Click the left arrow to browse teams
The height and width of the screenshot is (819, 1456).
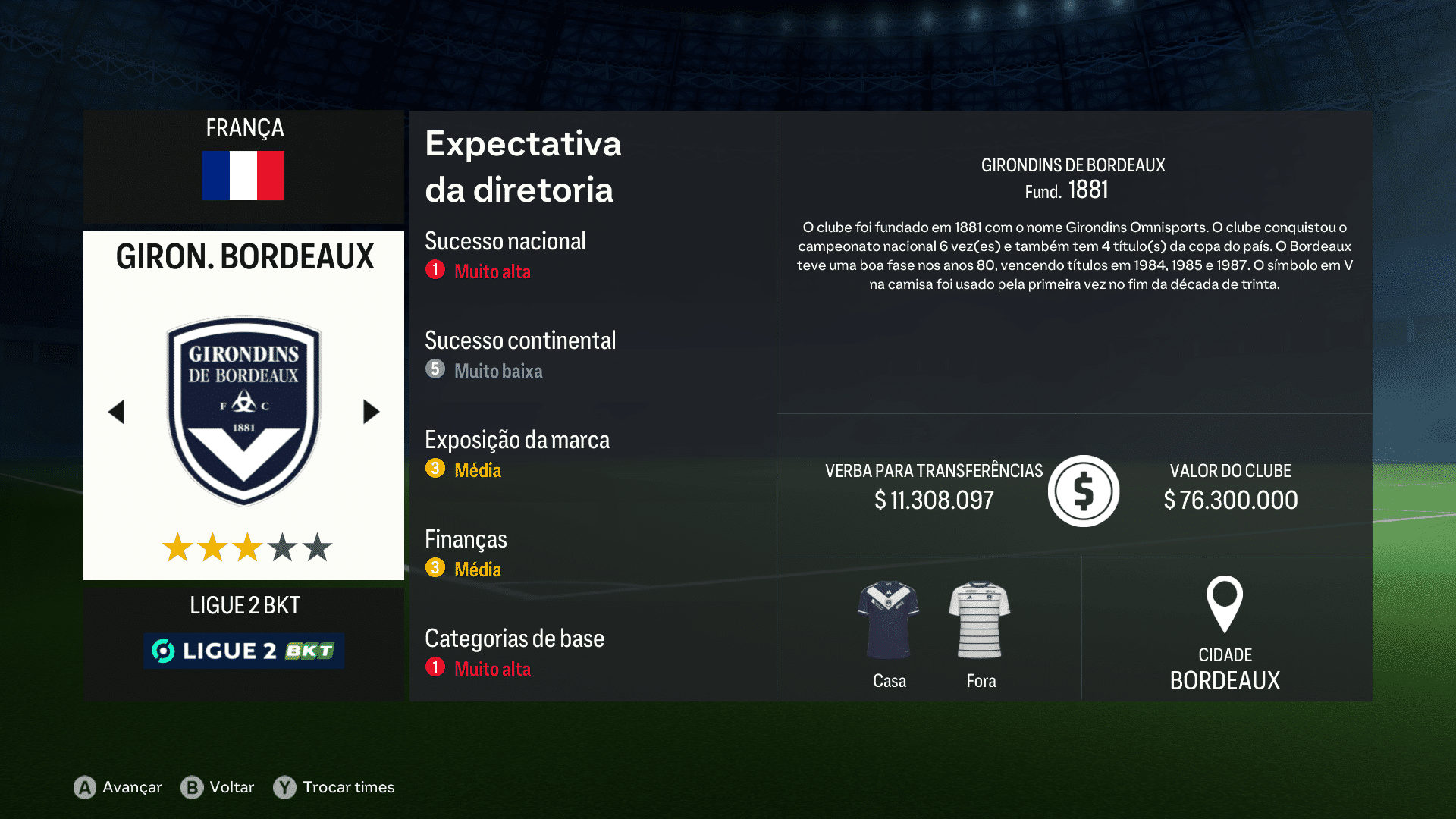[117, 412]
